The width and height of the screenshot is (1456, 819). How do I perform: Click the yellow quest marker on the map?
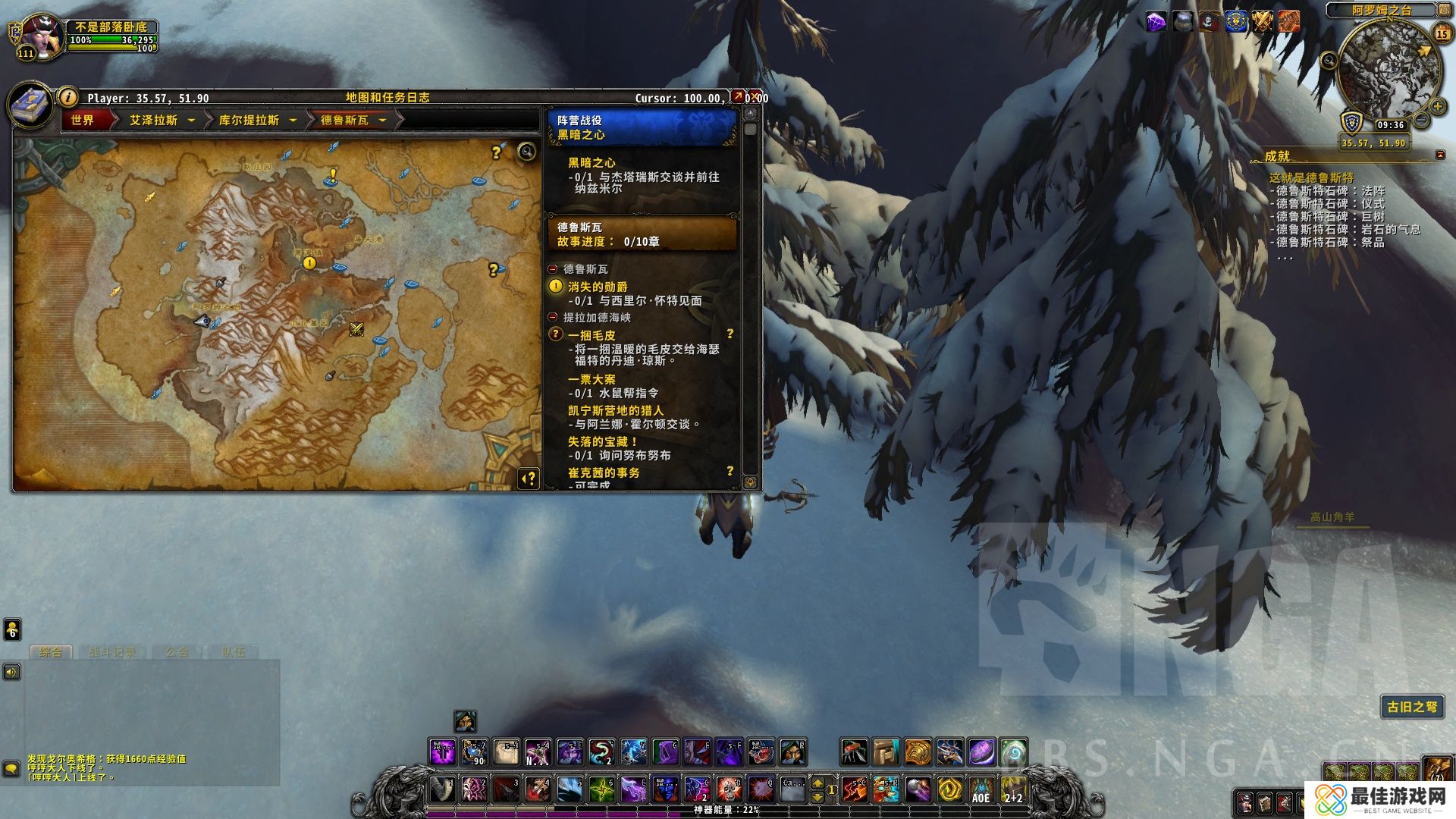(x=309, y=263)
